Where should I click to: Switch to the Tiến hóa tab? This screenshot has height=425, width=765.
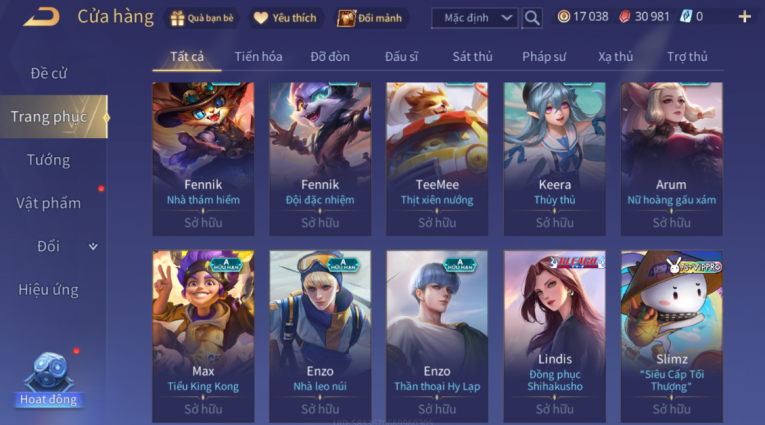tap(258, 57)
